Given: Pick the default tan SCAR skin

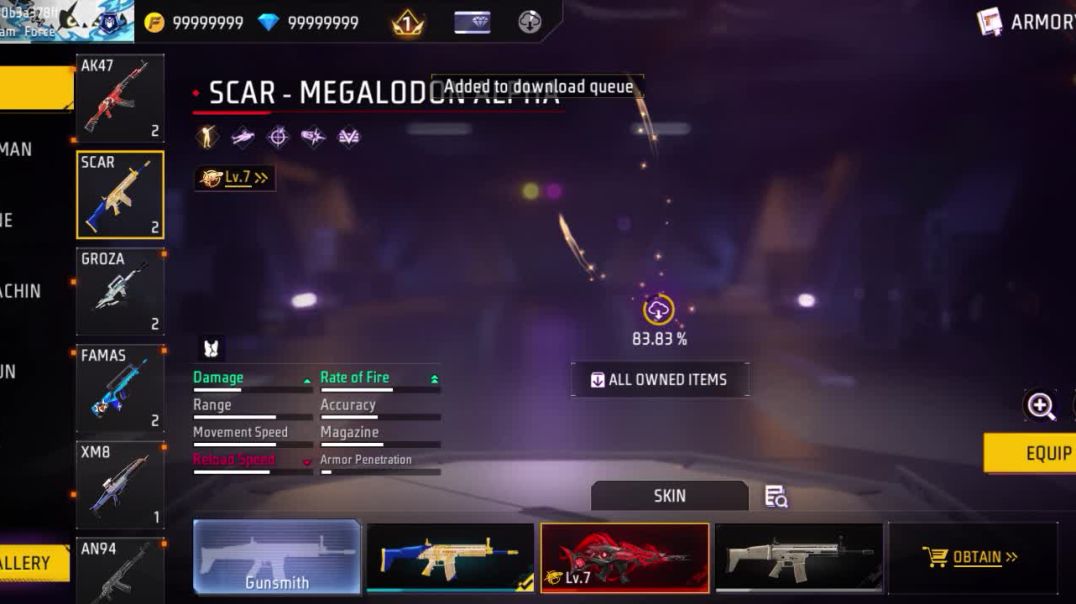Looking at the screenshot, I should coord(799,557).
